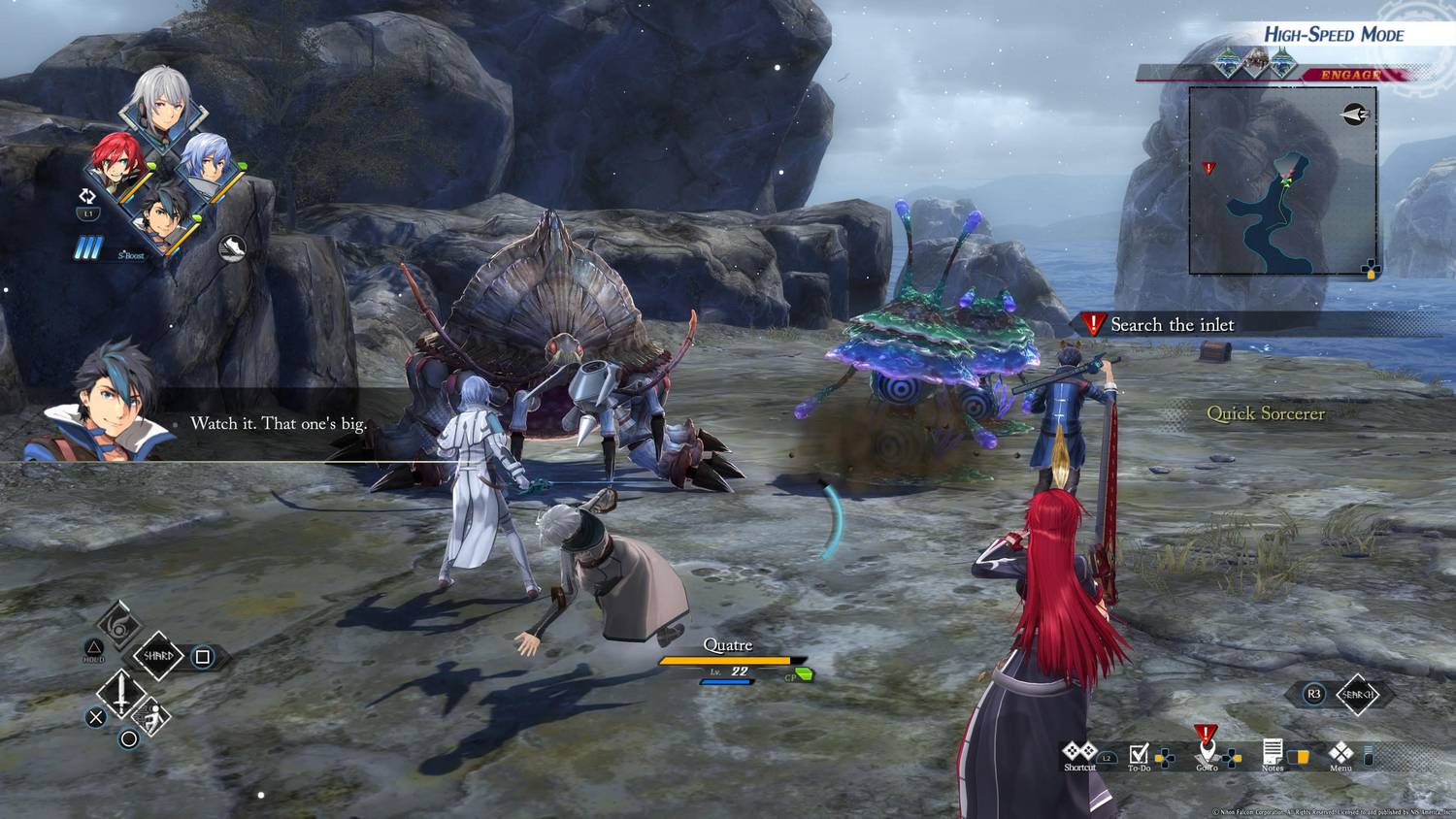
Task: Click the S-Boost gauge bars
Action: [89, 249]
